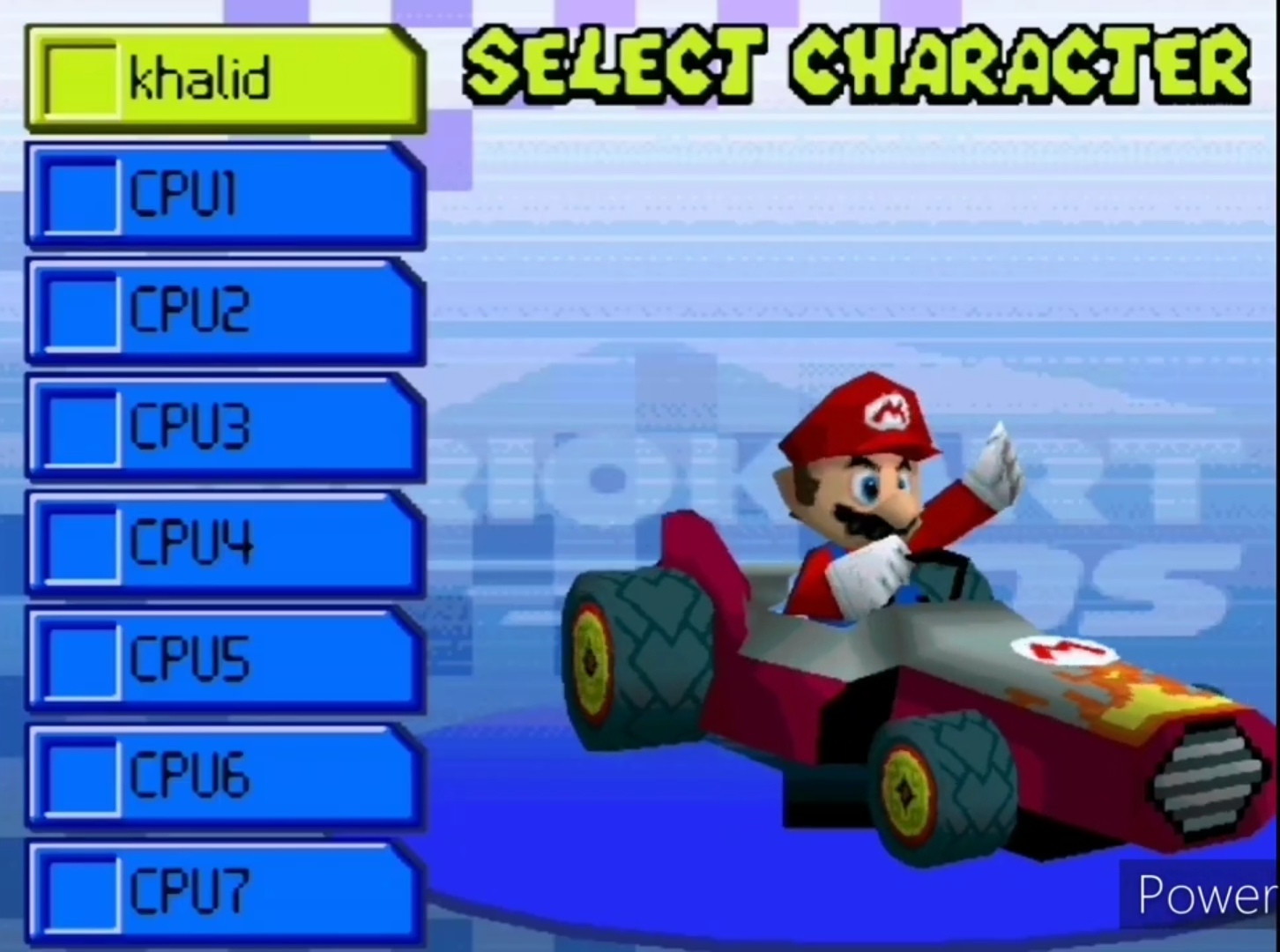This screenshot has width=1280, height=952.
Task: Switch to the CPU2 player entry
Action: (225, 311)
